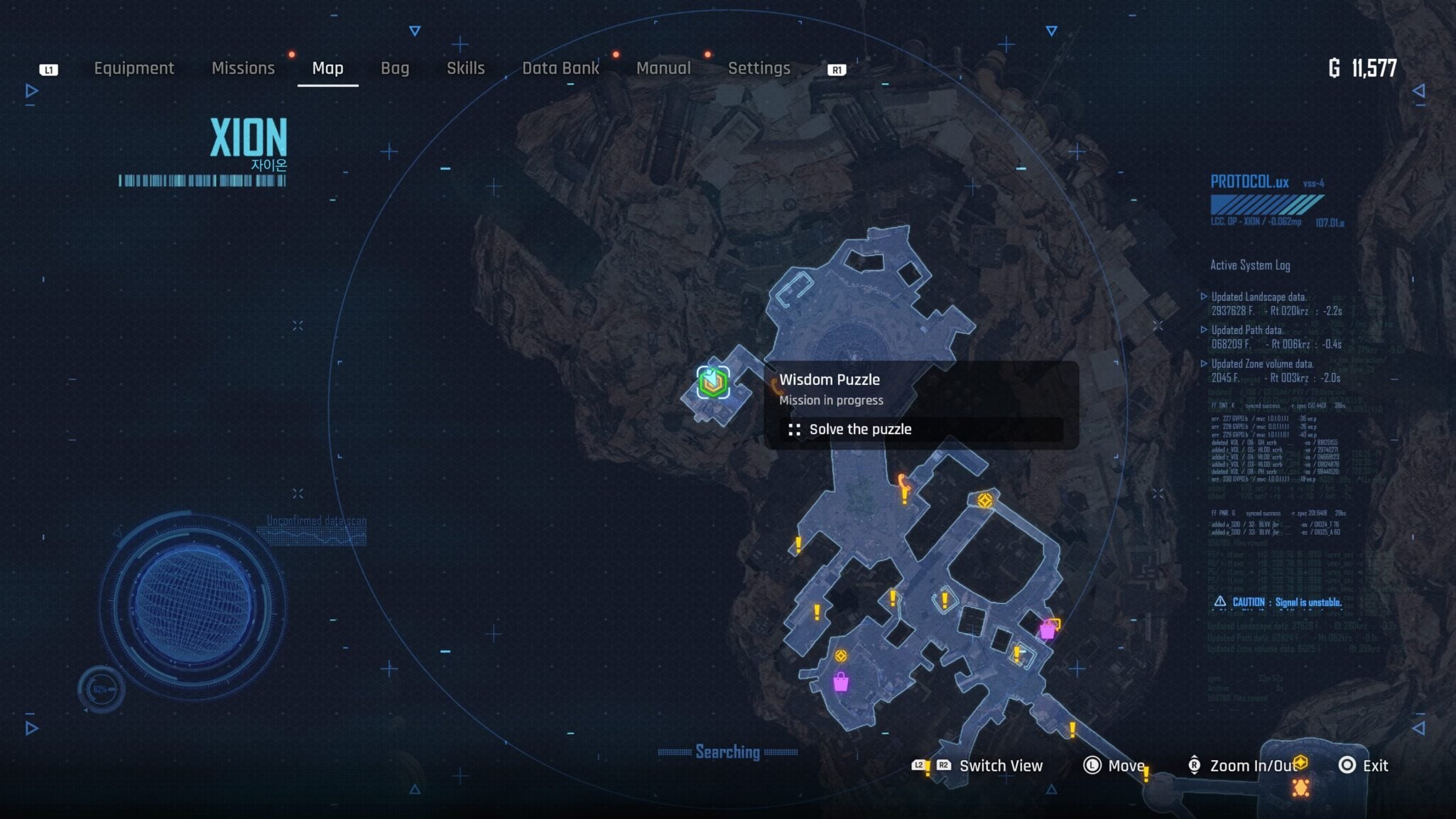Viewport: 1456px width, 819px height.
Task: Open the Missions tab
Action: point(243,68)
